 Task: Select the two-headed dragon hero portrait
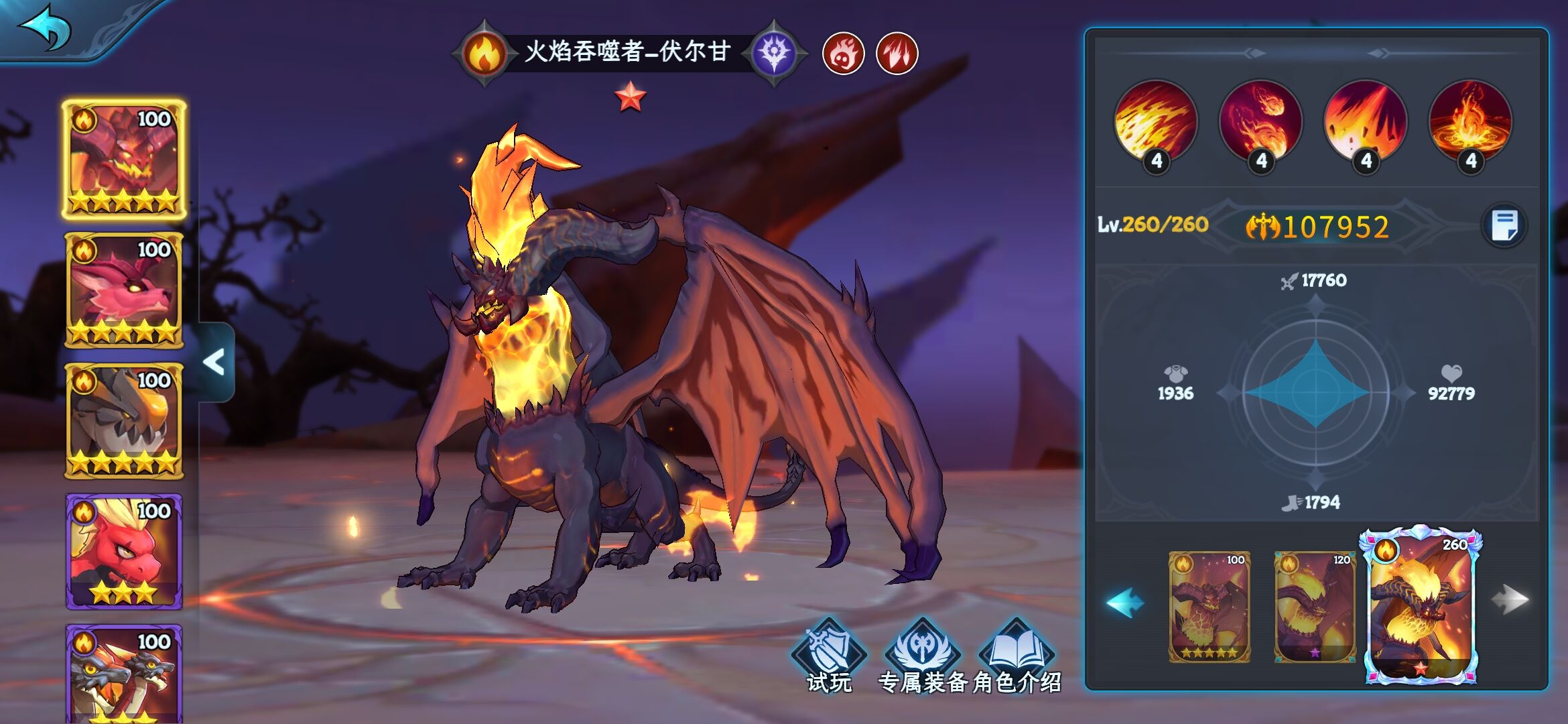[124, 674]
